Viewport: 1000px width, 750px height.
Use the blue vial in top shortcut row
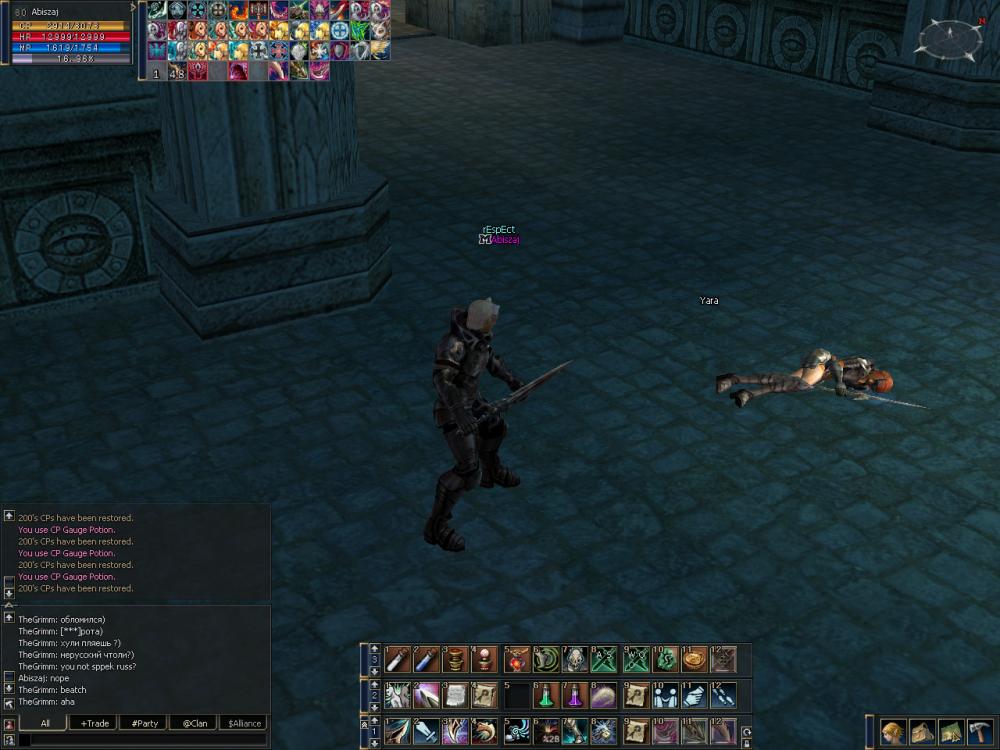pos(426,660)
